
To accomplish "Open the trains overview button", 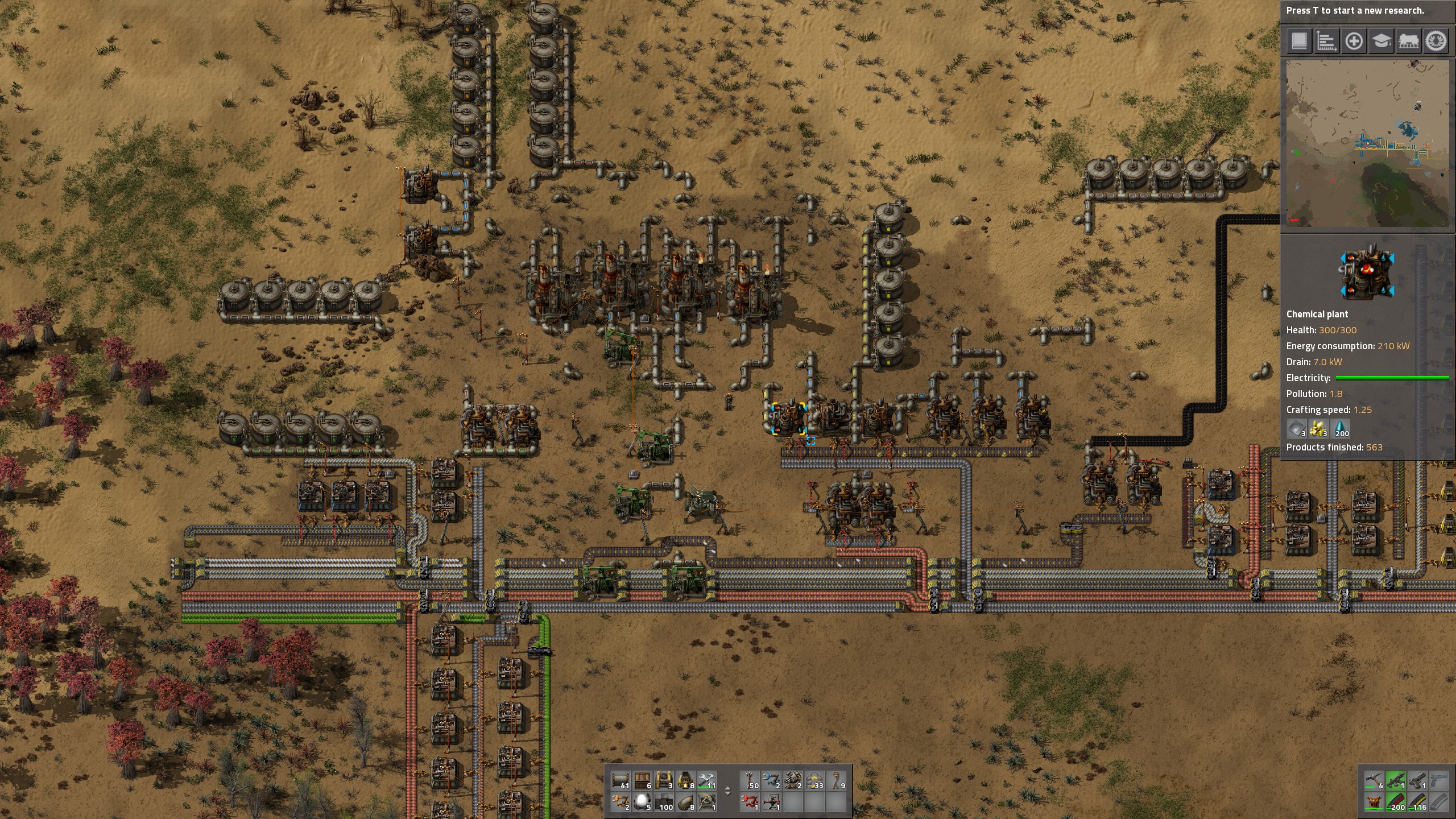I will (1408, 41).
